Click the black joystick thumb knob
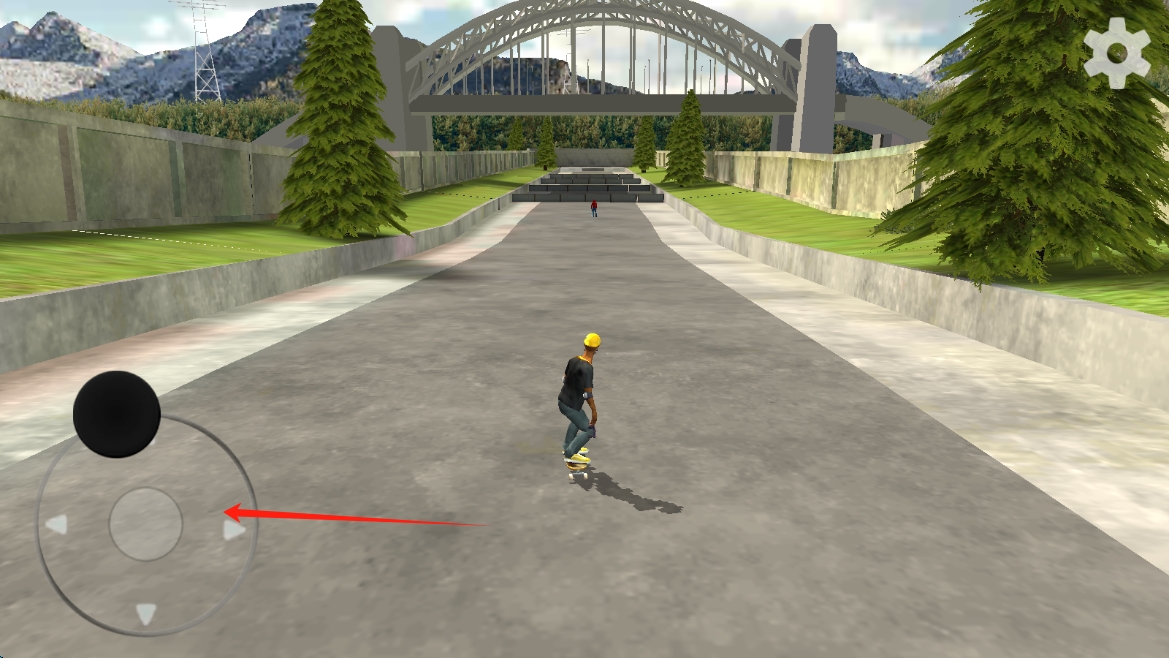The image size is (1169, 658). tap(117, 414)
